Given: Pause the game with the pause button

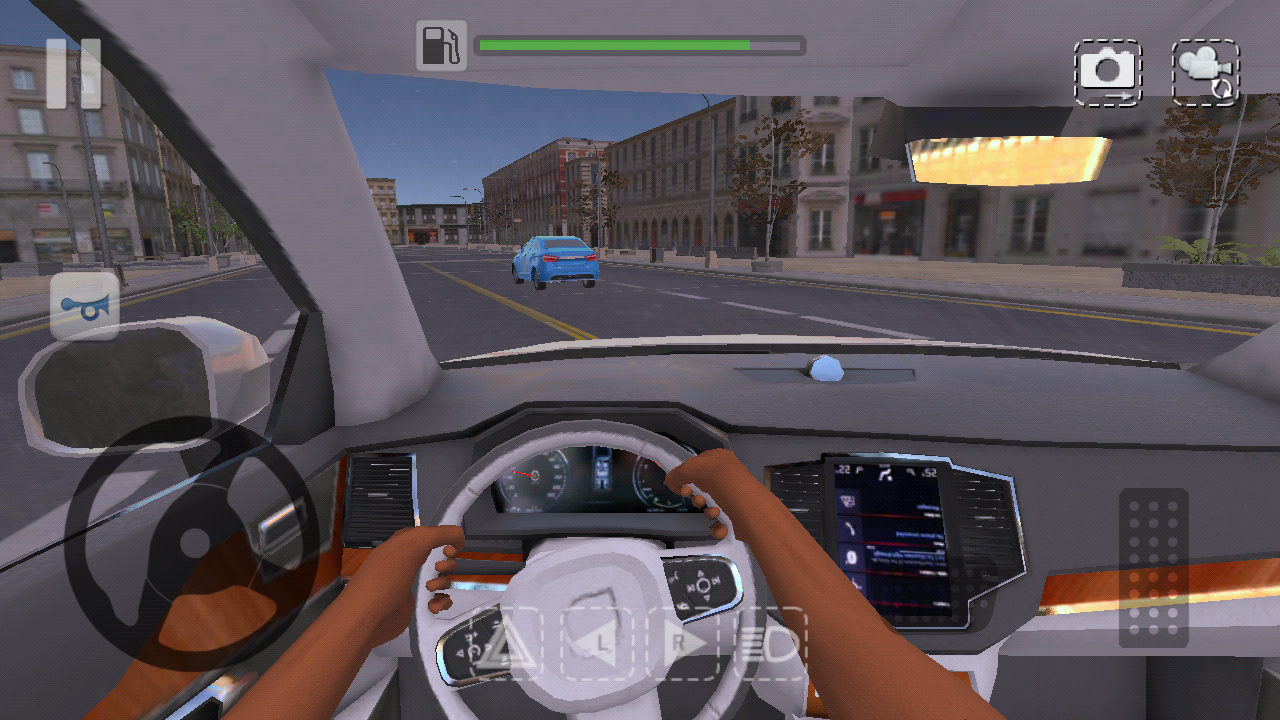Looking at the screenshot, I should coord(74,73).
